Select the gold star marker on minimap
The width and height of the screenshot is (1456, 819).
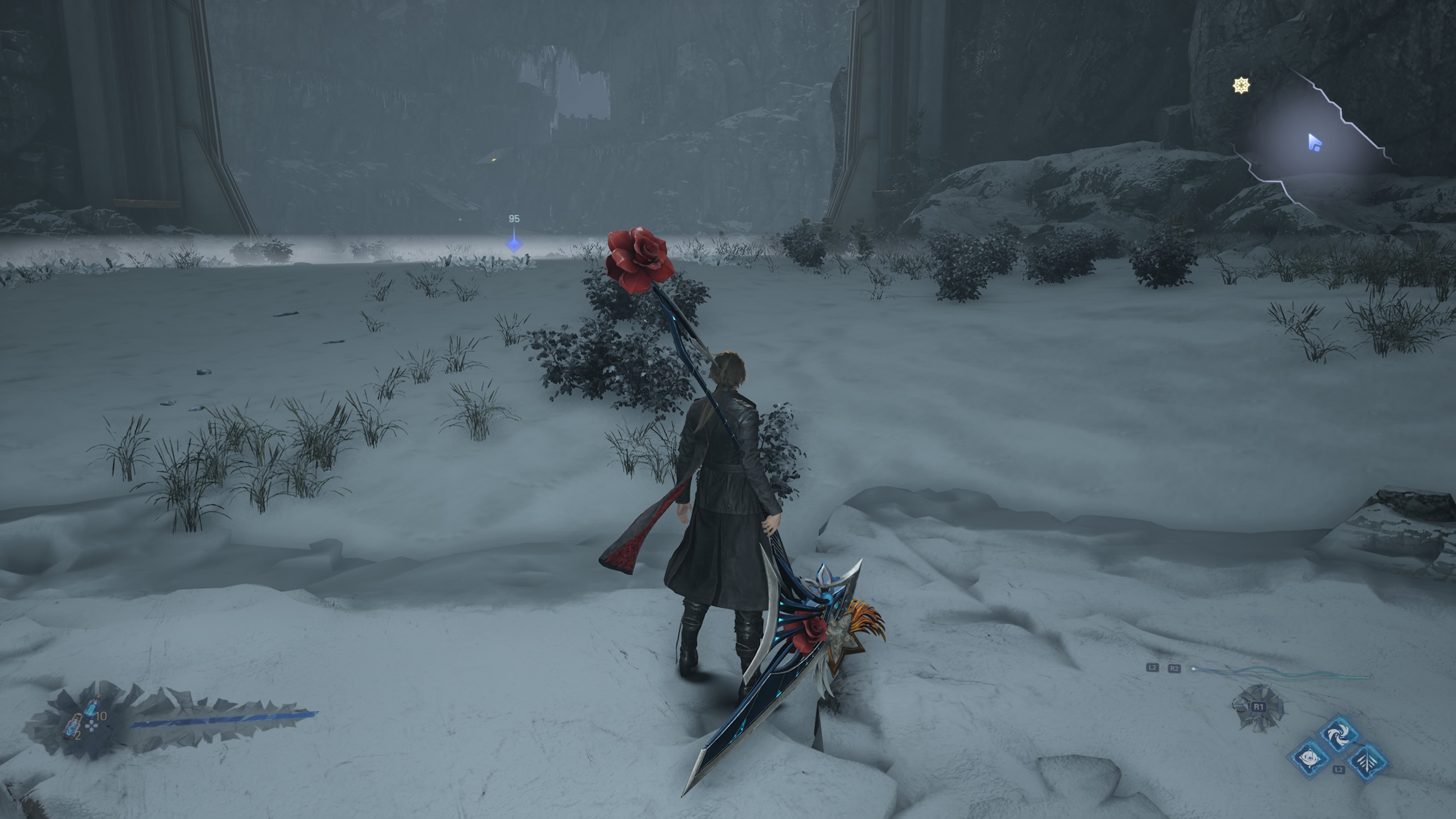point(1241,86)
